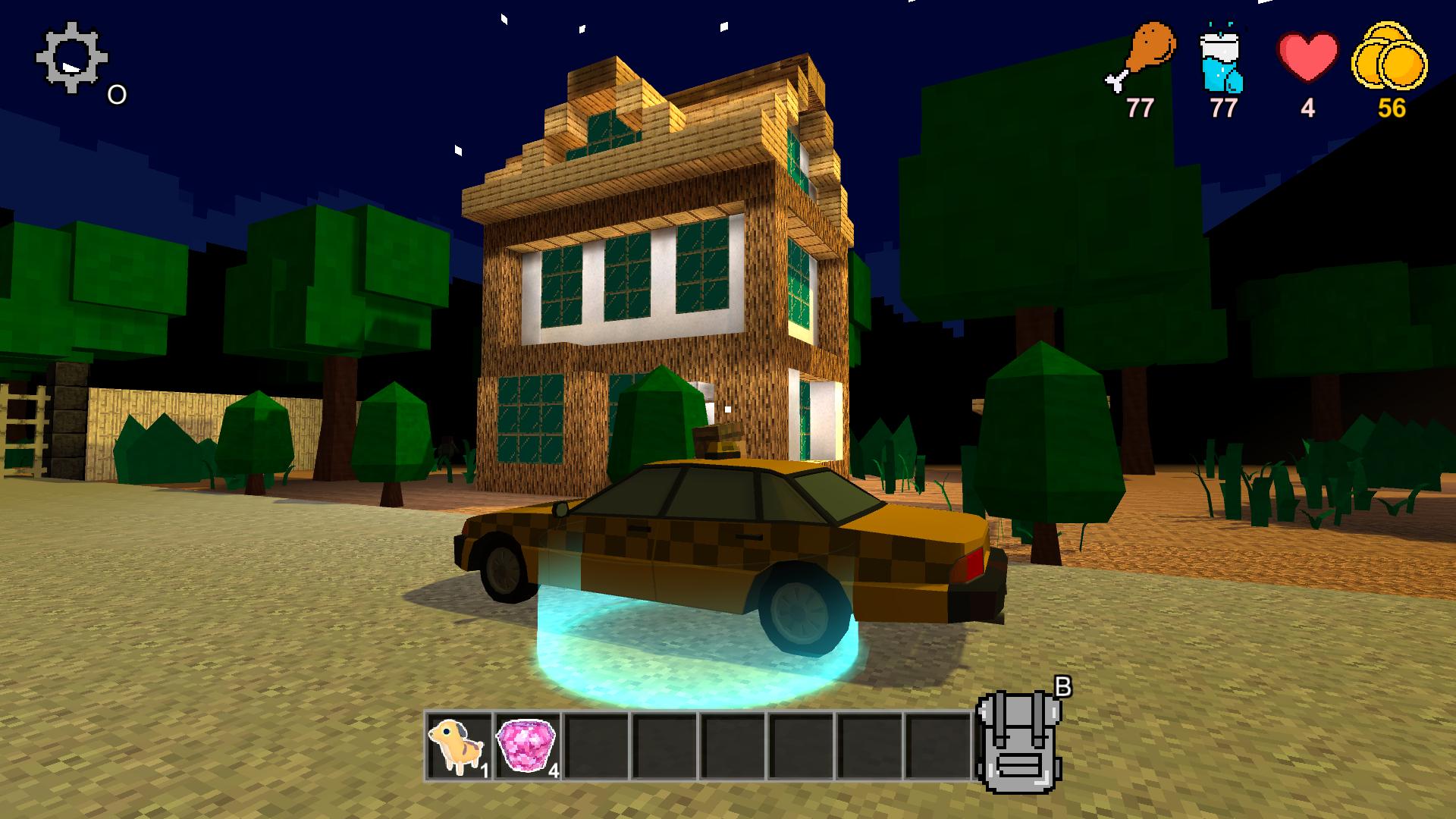1456x819 pixels.
Task: Click the stack count 1 on the dog item
Action: point(484,772)
